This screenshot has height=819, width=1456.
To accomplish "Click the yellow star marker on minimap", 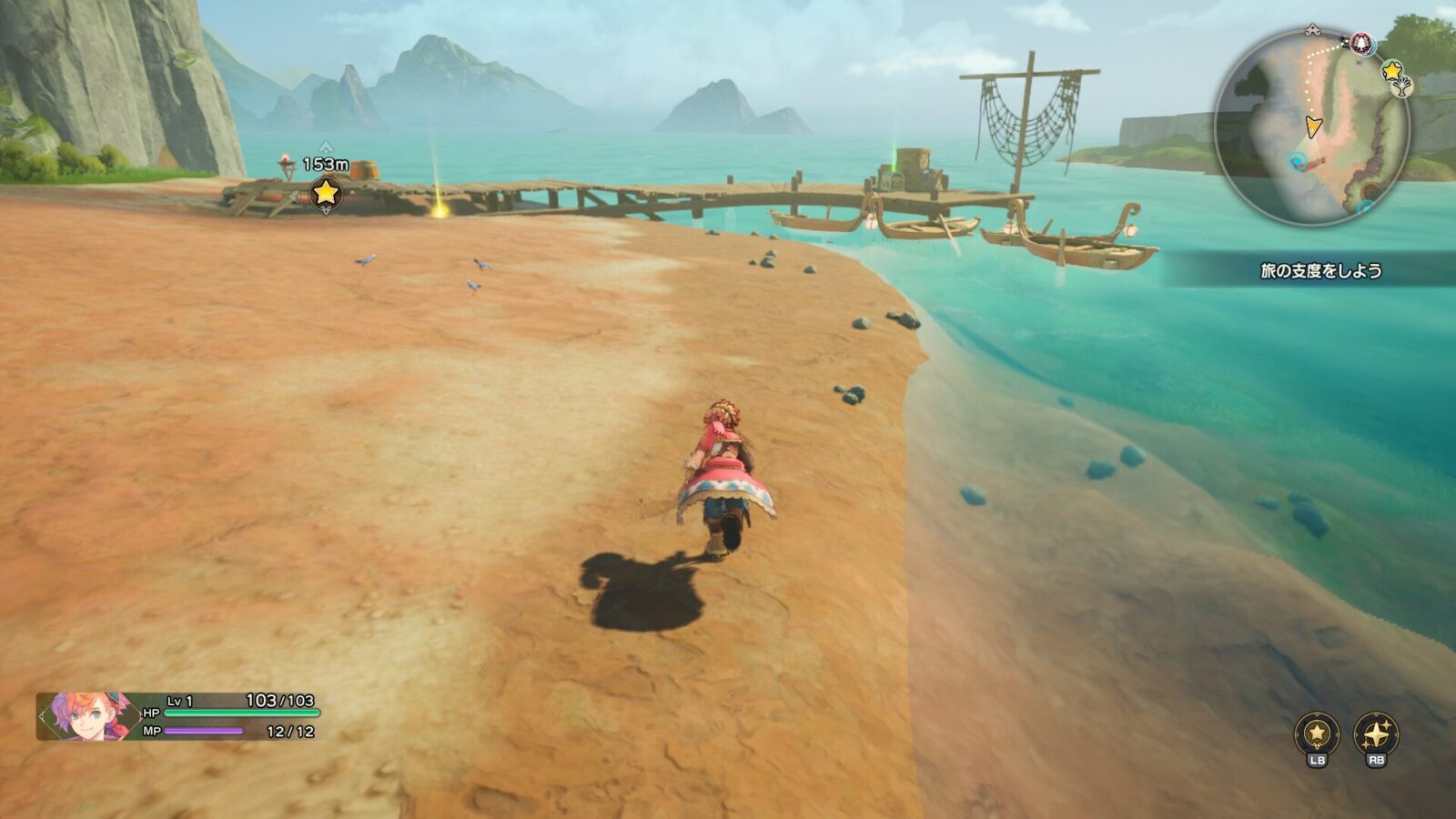I will coord(1391,70).
